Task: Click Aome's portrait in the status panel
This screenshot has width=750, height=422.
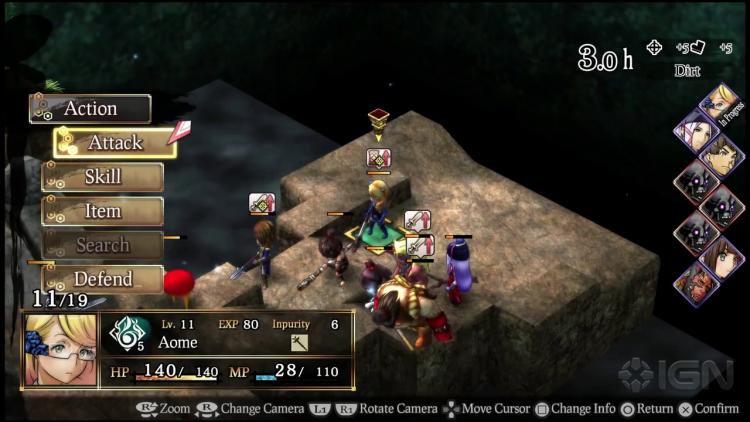Action: [x=61, y=350]
